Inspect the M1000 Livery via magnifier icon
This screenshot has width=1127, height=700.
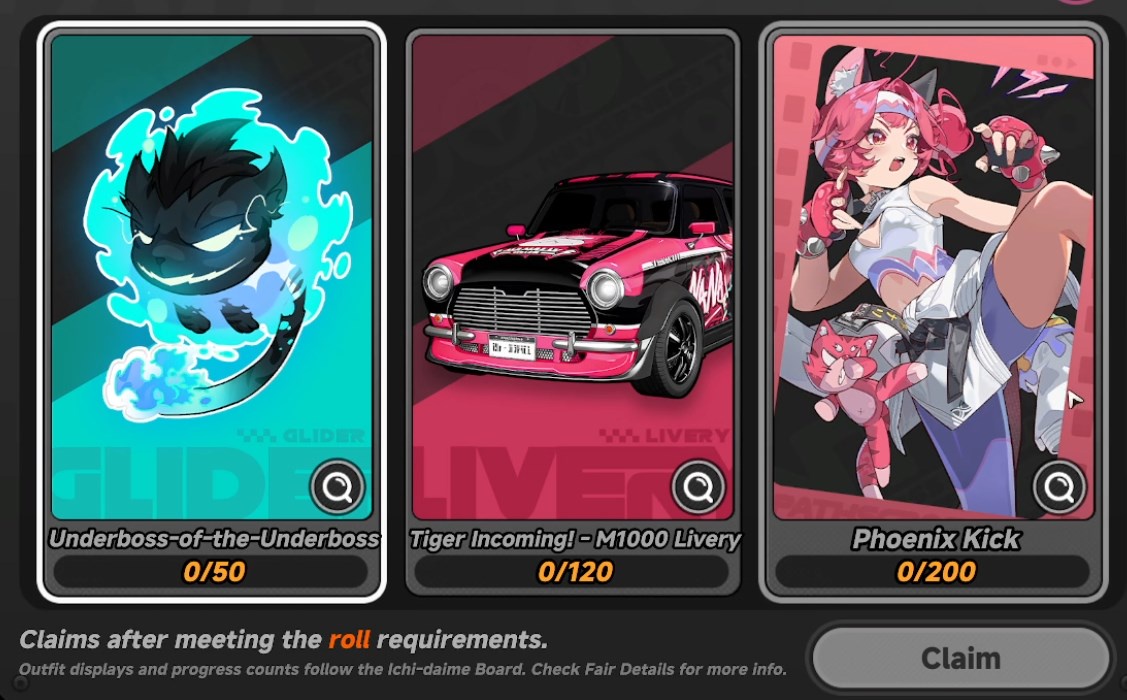[698, 487]
